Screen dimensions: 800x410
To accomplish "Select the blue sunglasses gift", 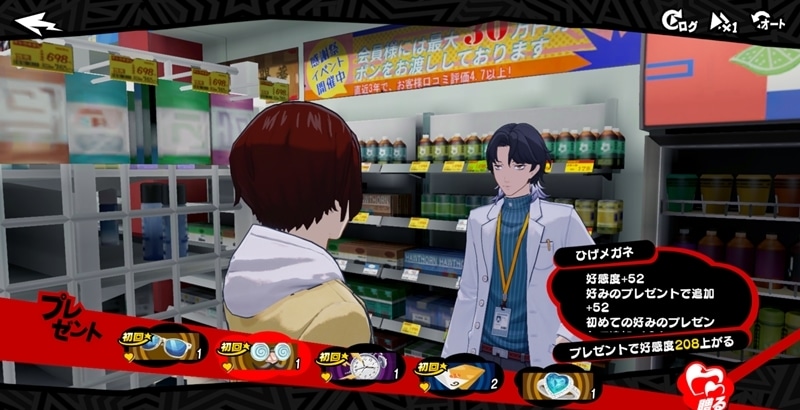I will pos(160,345).
